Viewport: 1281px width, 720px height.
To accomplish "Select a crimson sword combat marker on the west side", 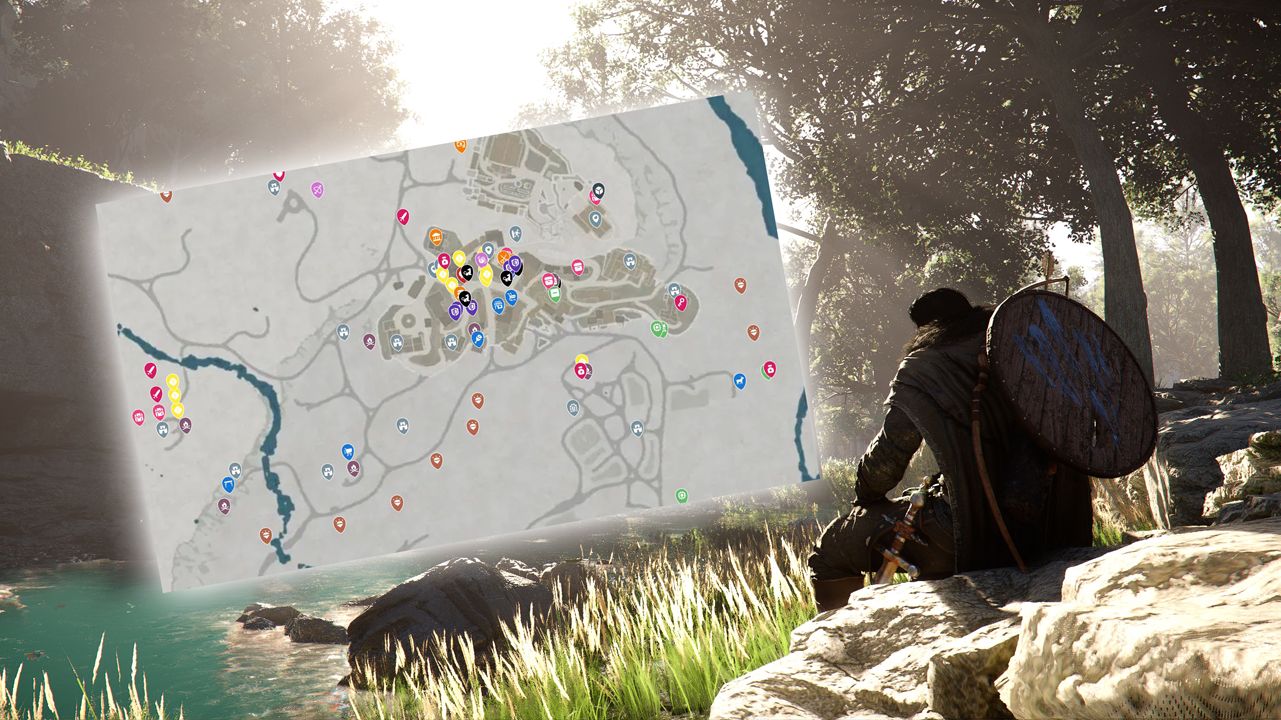I will tap(152, 370).
